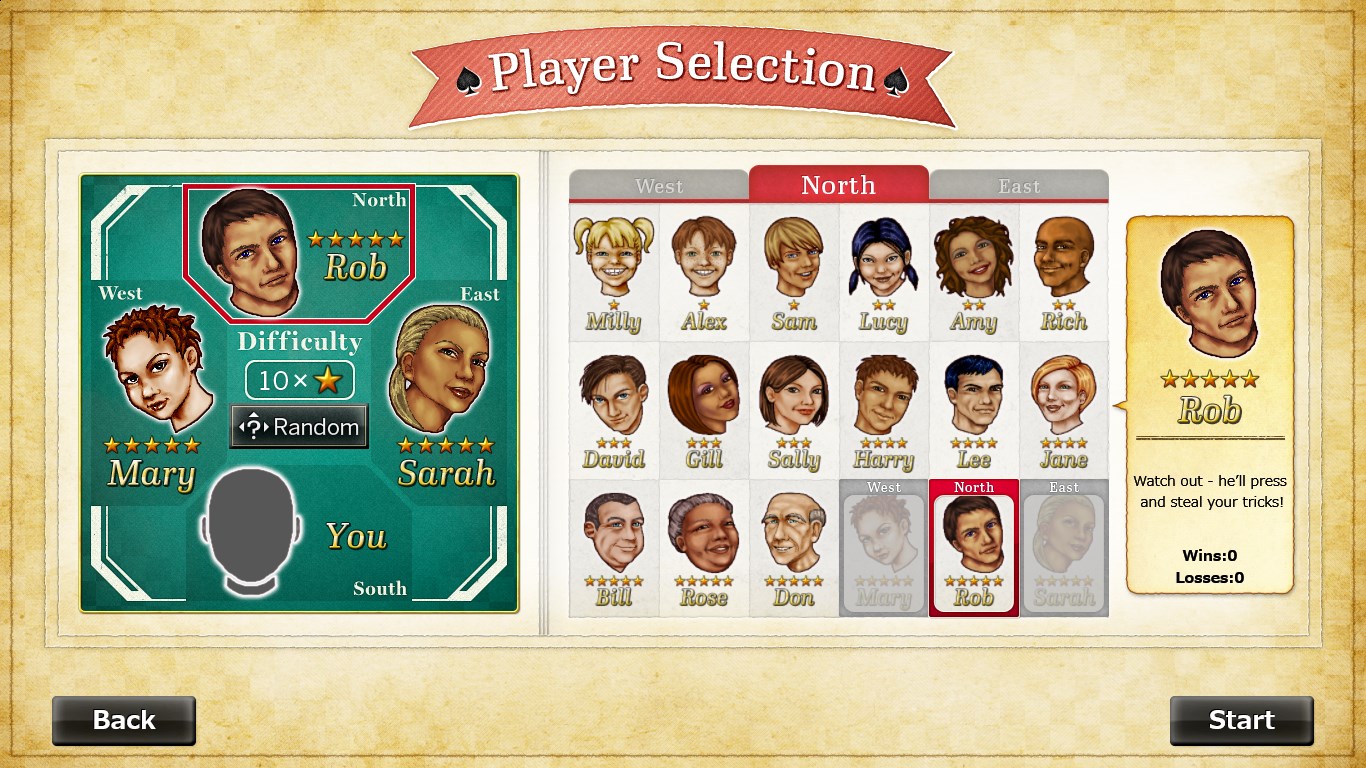This screenshot has width=1366, height=768.
Task: Choose Amy from the roster
Action: coord(974,270)
